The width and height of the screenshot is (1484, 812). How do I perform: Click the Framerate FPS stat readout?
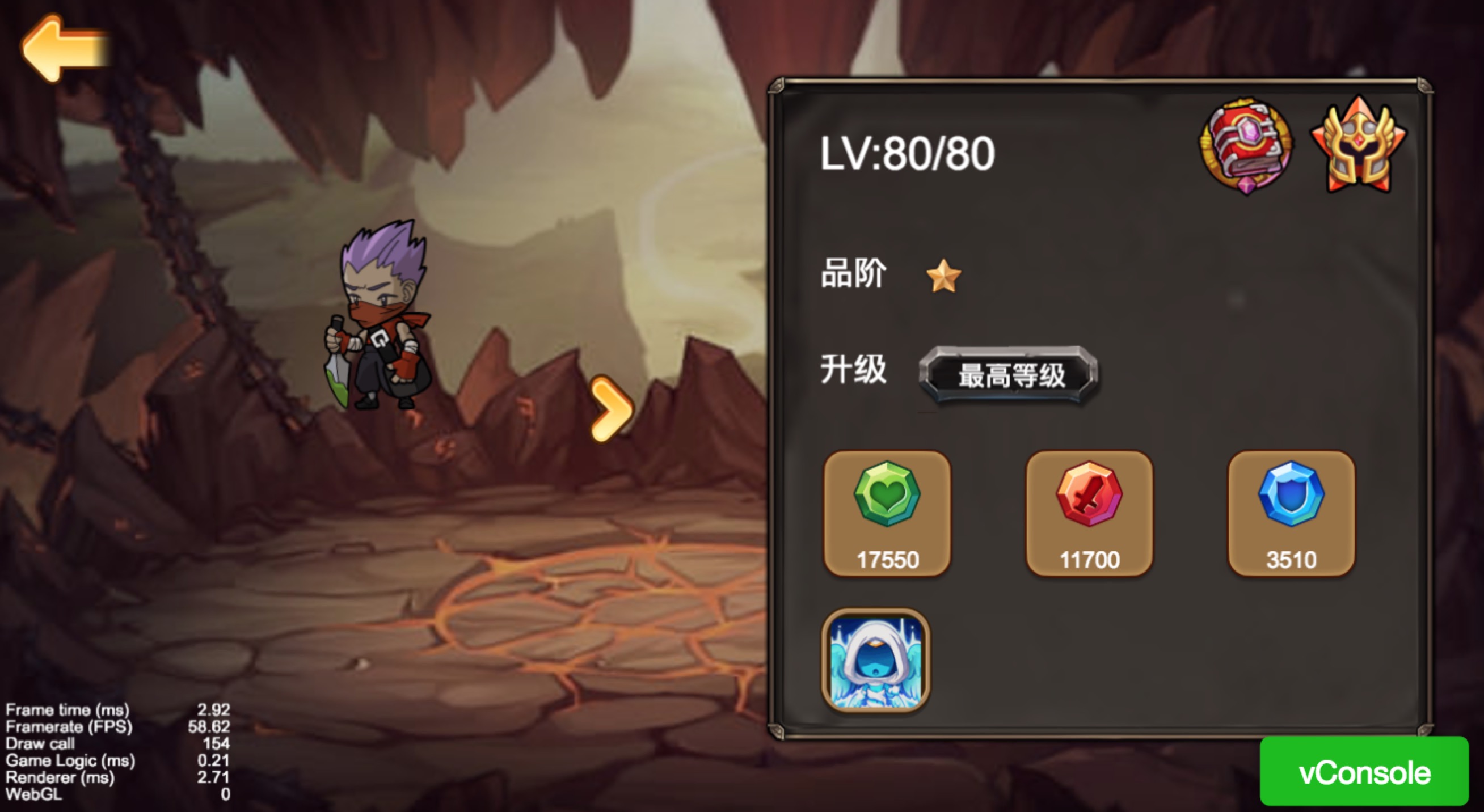(115, 727)
